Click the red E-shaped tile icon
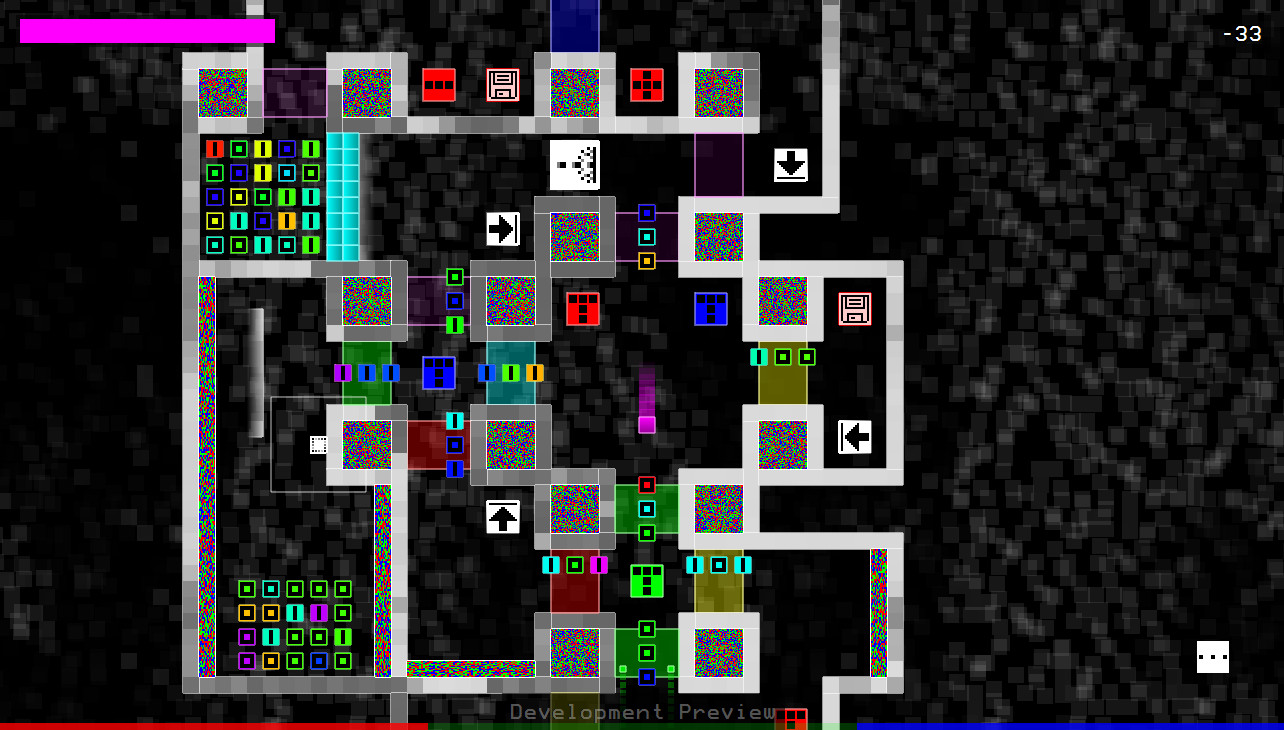The height and width of the screenshot is (730, 1284). 582,309
